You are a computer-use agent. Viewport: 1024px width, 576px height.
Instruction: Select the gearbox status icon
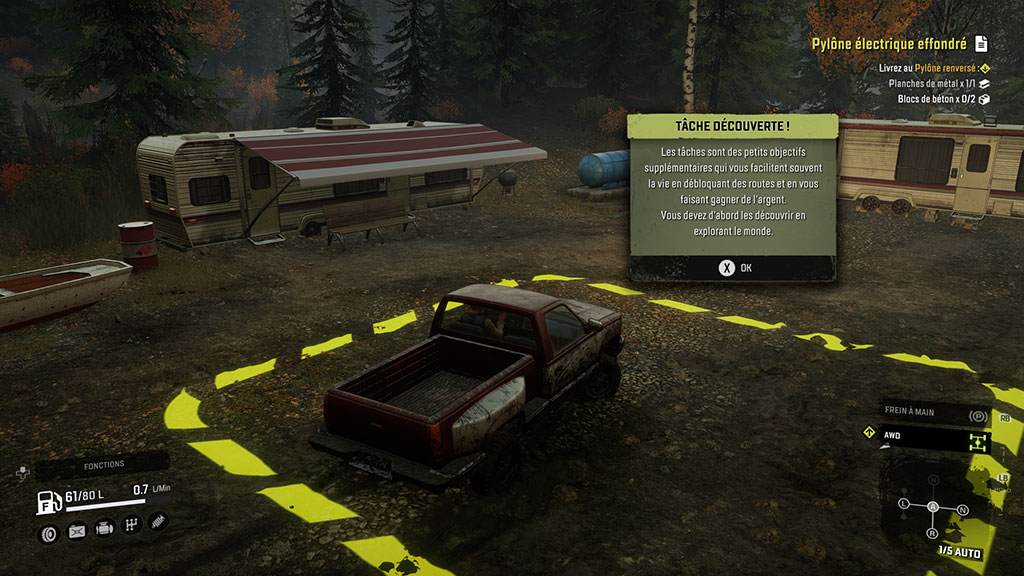[131, 526]
